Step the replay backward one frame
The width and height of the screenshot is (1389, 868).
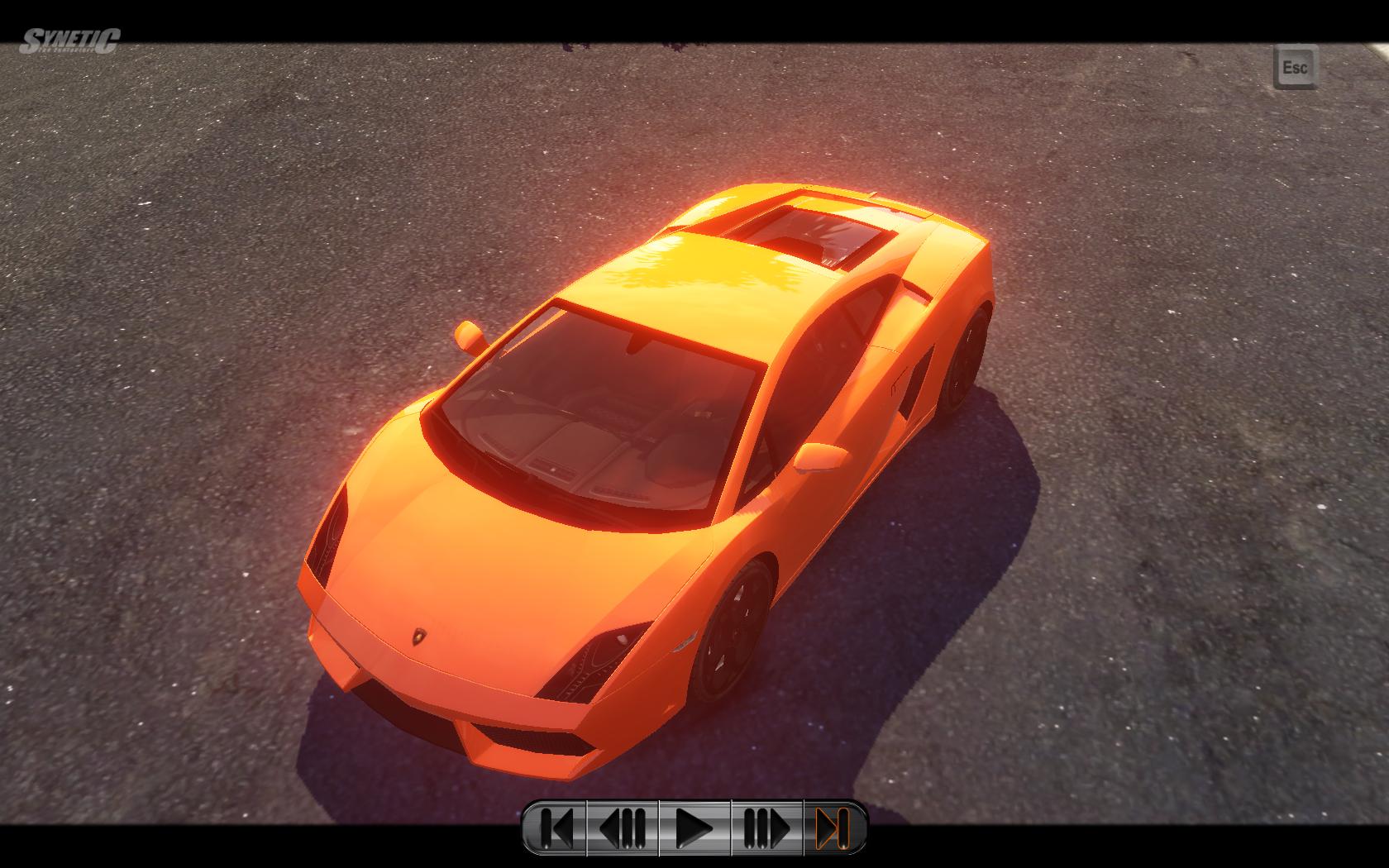[x=623, y=827]
